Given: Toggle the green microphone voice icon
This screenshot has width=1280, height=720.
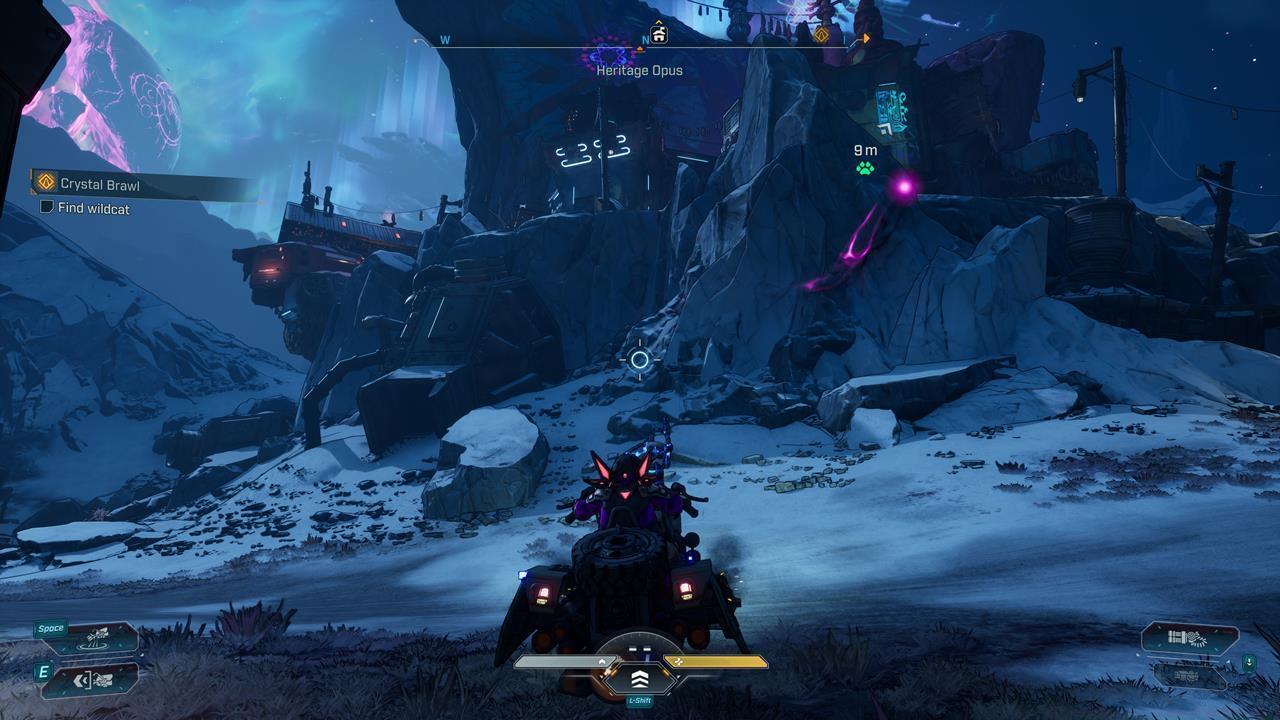Looking at the screenshot, I should coord(1249,662).
